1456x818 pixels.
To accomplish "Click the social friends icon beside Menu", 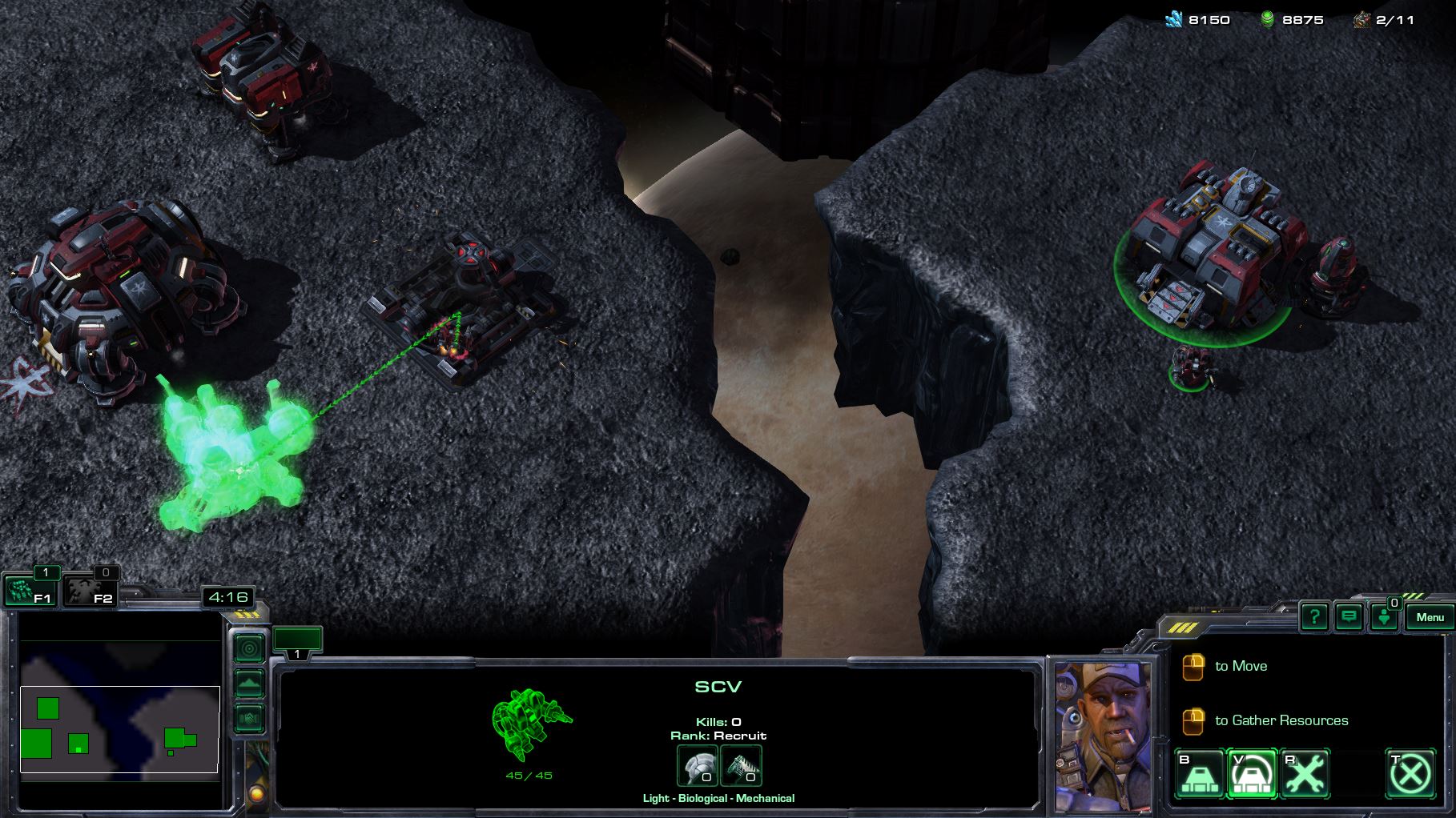I will 1385,617.
